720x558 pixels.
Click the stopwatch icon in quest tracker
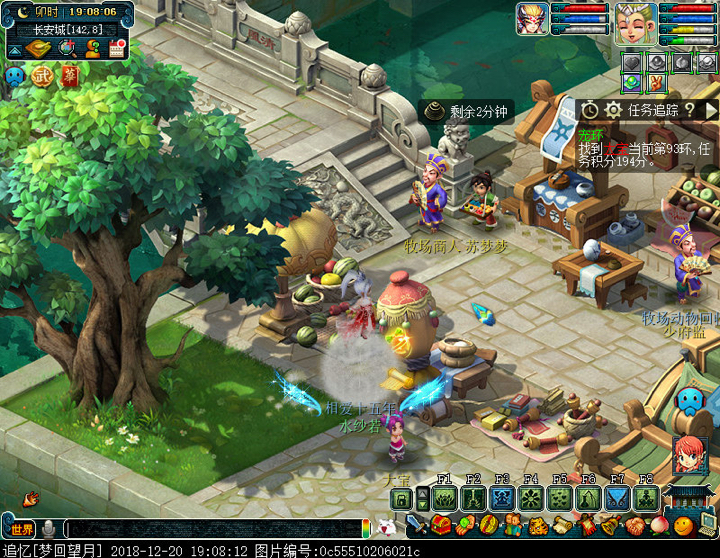tap(590, 110)
